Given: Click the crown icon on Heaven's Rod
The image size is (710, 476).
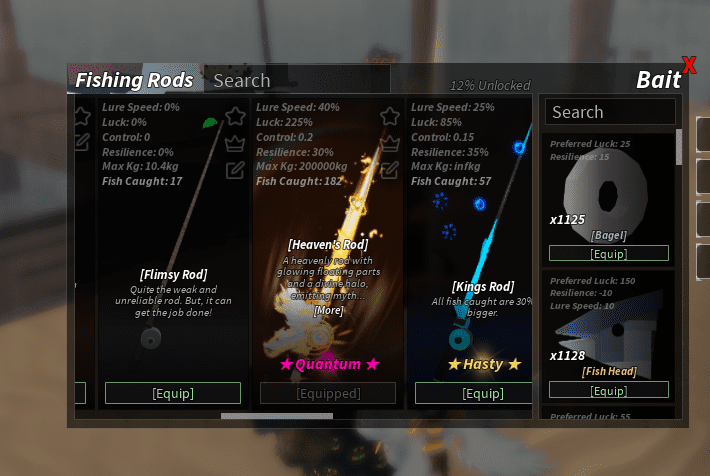Looking at the screenshot, I should click(x=390, y=143).
